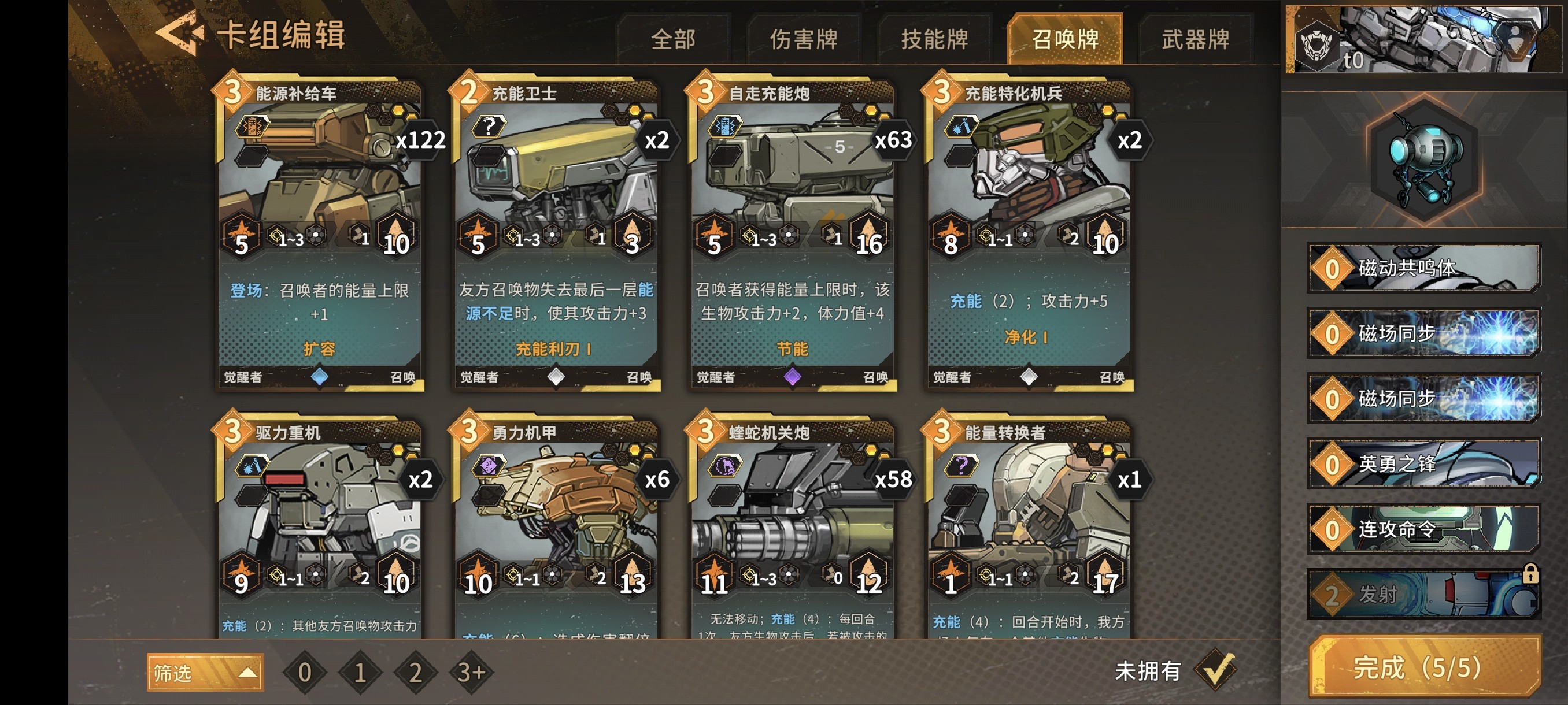Viewport: 1568px width, 705px height.
Task: Pick the 能量转换者 card
Action: point(1028,529)
